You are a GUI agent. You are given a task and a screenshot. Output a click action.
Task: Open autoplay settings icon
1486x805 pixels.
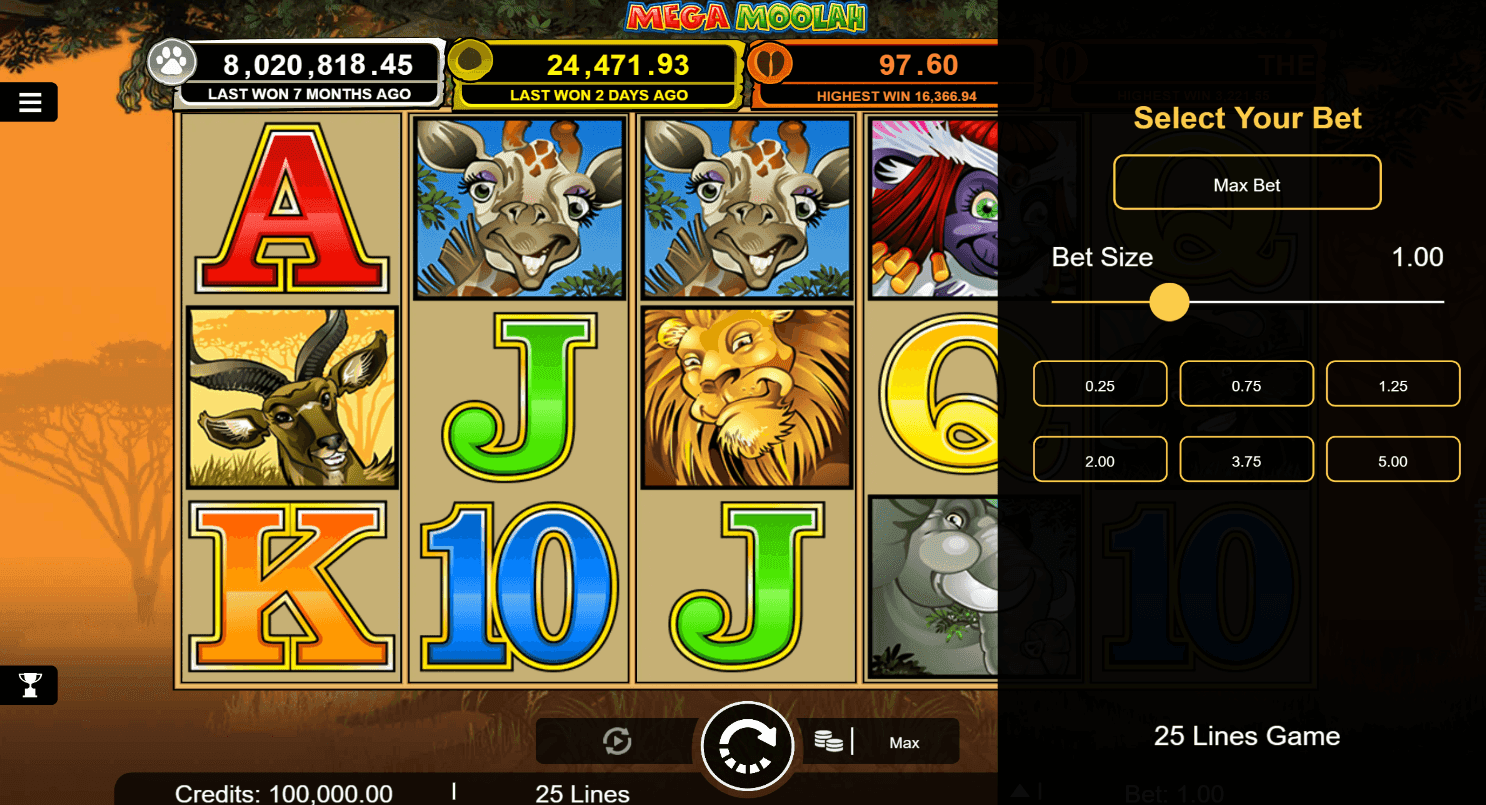(x=617, y=741)
